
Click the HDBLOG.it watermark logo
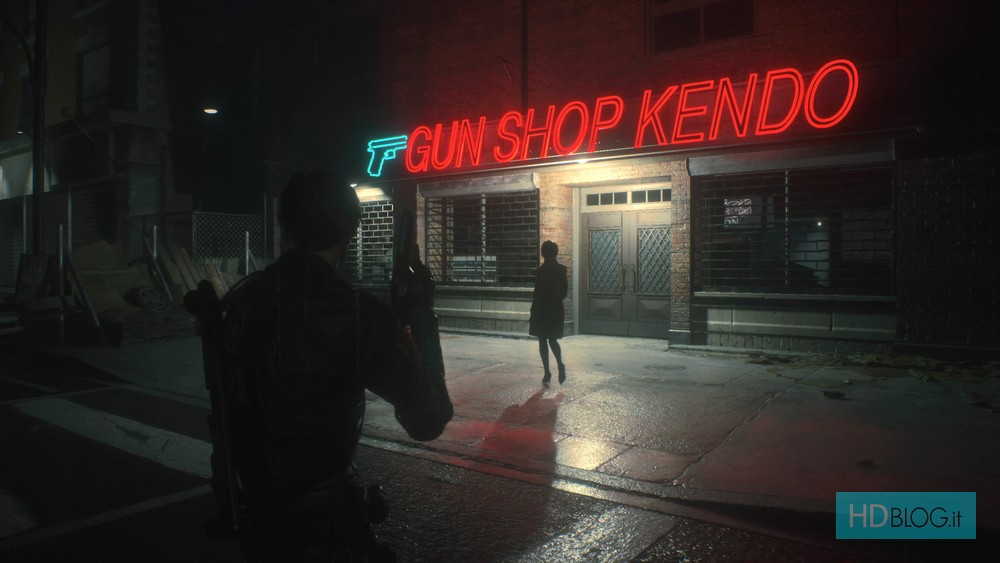pos(905,515)
